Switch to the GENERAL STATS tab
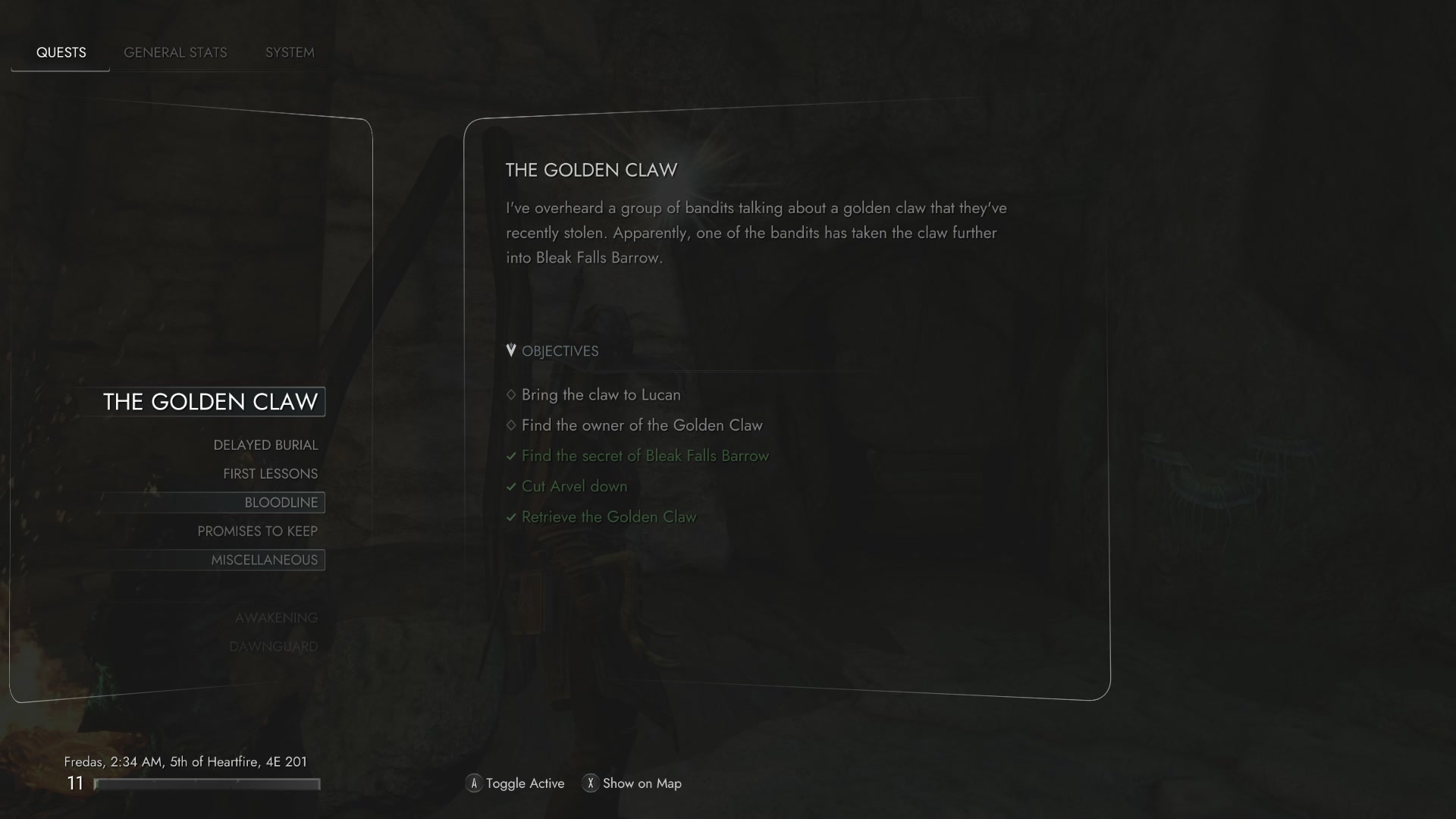The width and height of the screenshot is (1456, 819). click(x=175, y=52)
